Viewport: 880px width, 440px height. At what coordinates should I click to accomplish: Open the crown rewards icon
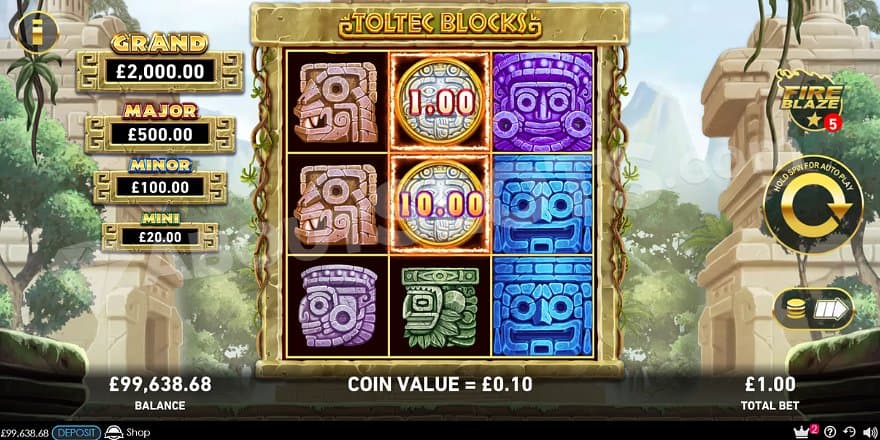(x=800, y=431)
